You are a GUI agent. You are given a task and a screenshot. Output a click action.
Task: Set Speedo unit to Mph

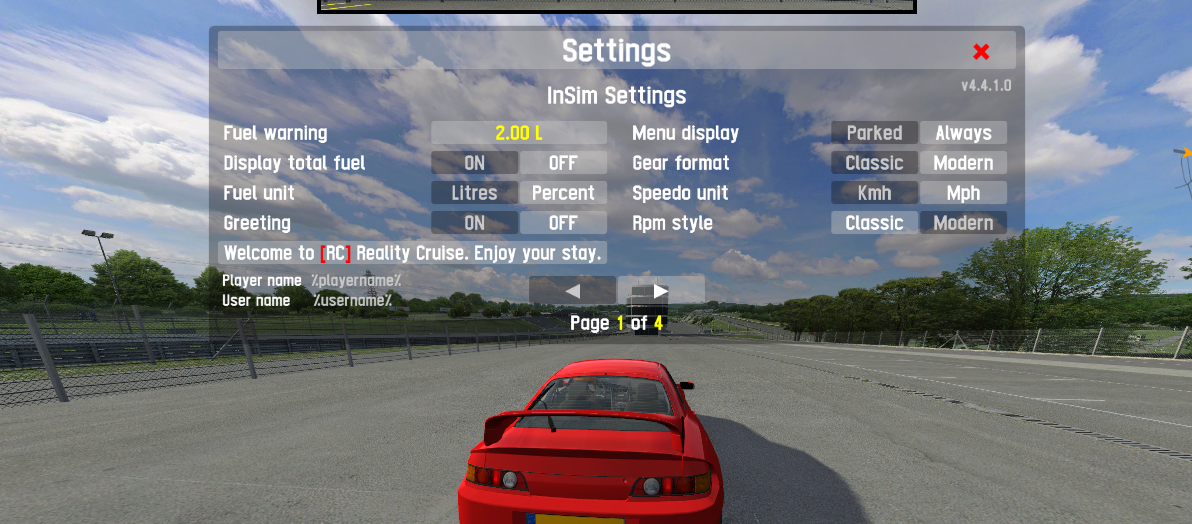(963, 193)
